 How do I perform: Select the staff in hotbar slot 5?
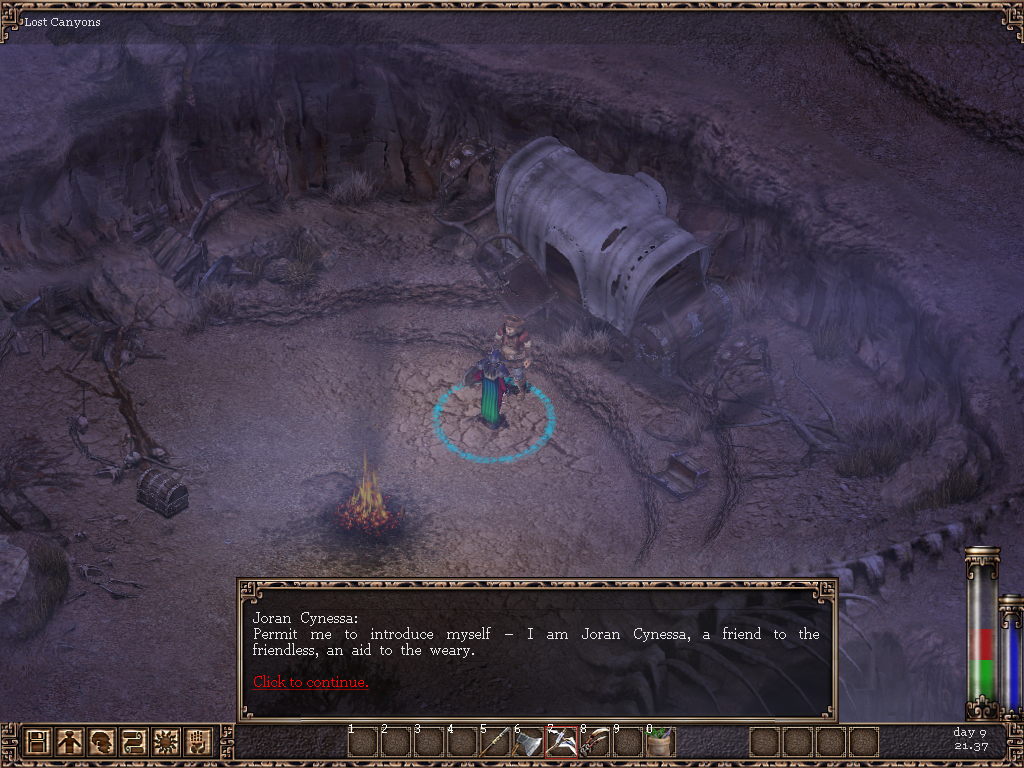tap(495, 743)
